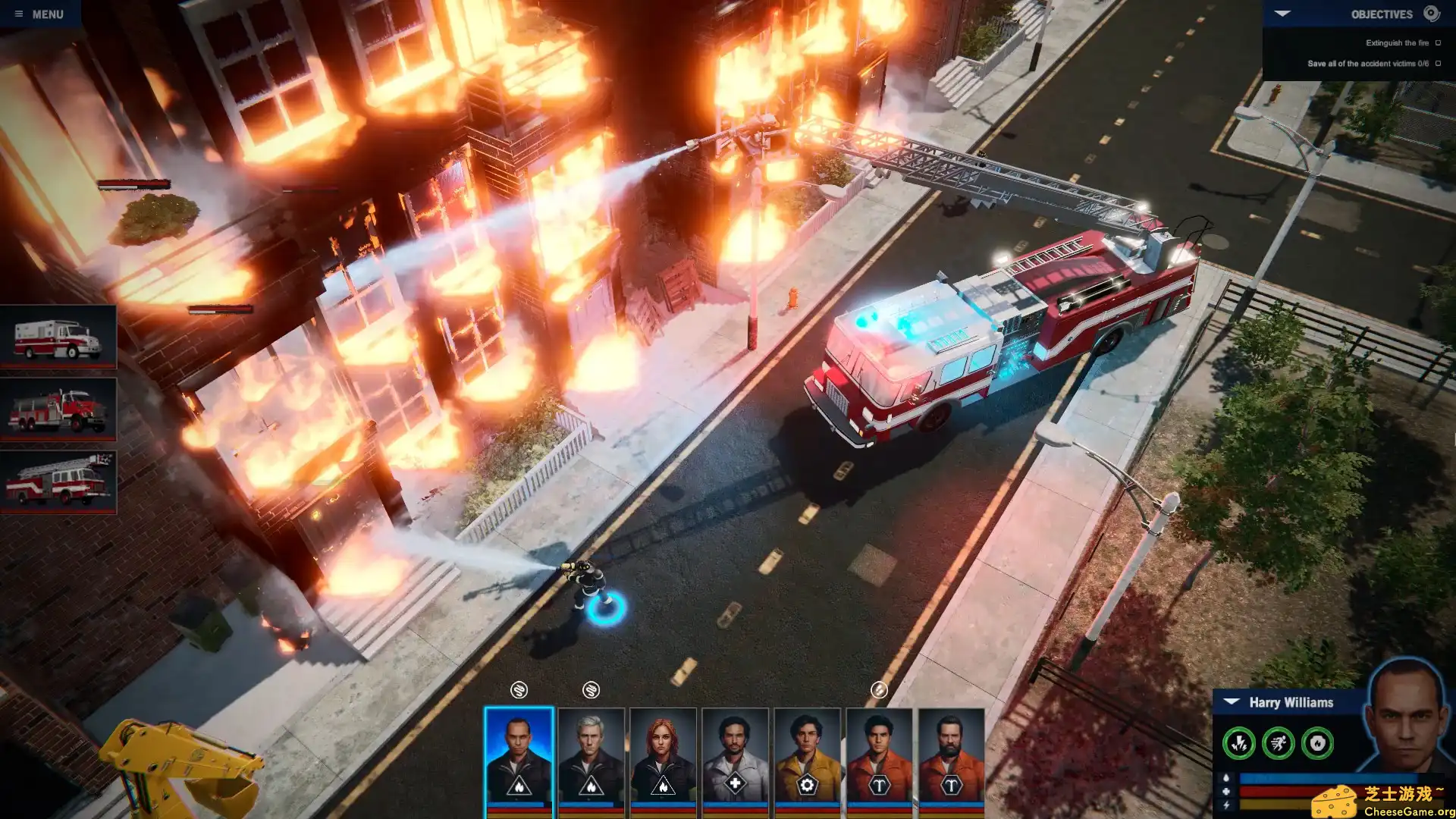1456x819 pixels.
Task: Select Harry Williams' lightning ability icon
Action: tap(1239, 744)
